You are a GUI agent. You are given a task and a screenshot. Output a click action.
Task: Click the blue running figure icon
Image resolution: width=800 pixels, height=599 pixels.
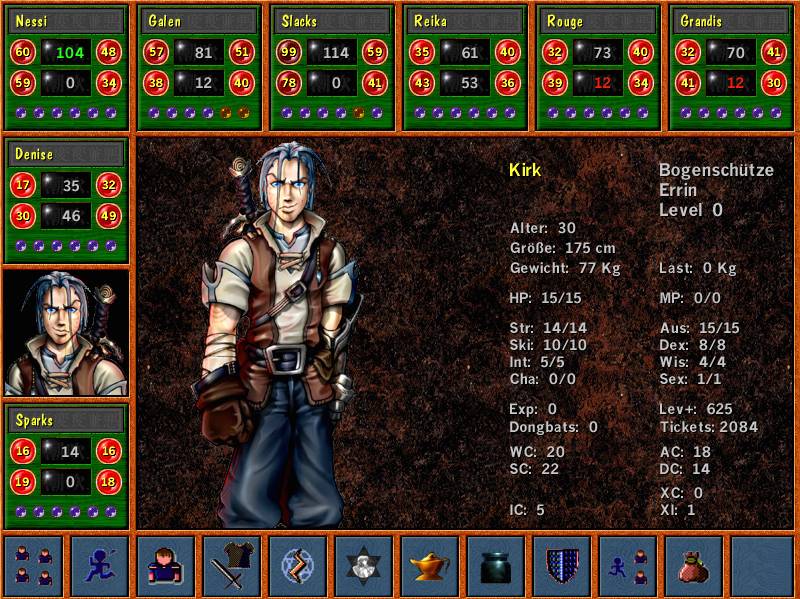pos(100,565)
